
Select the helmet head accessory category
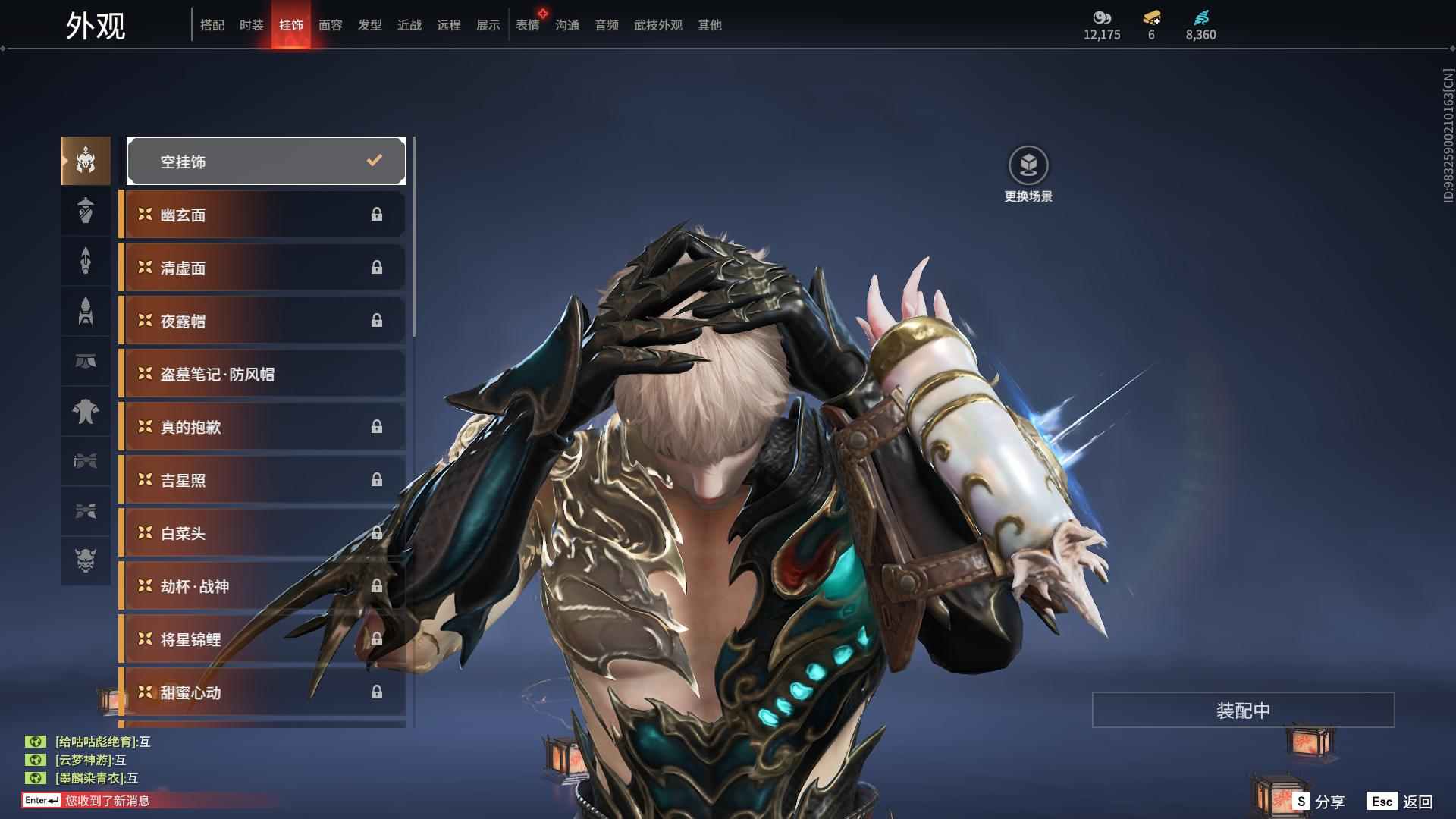(x=86, y=161)
